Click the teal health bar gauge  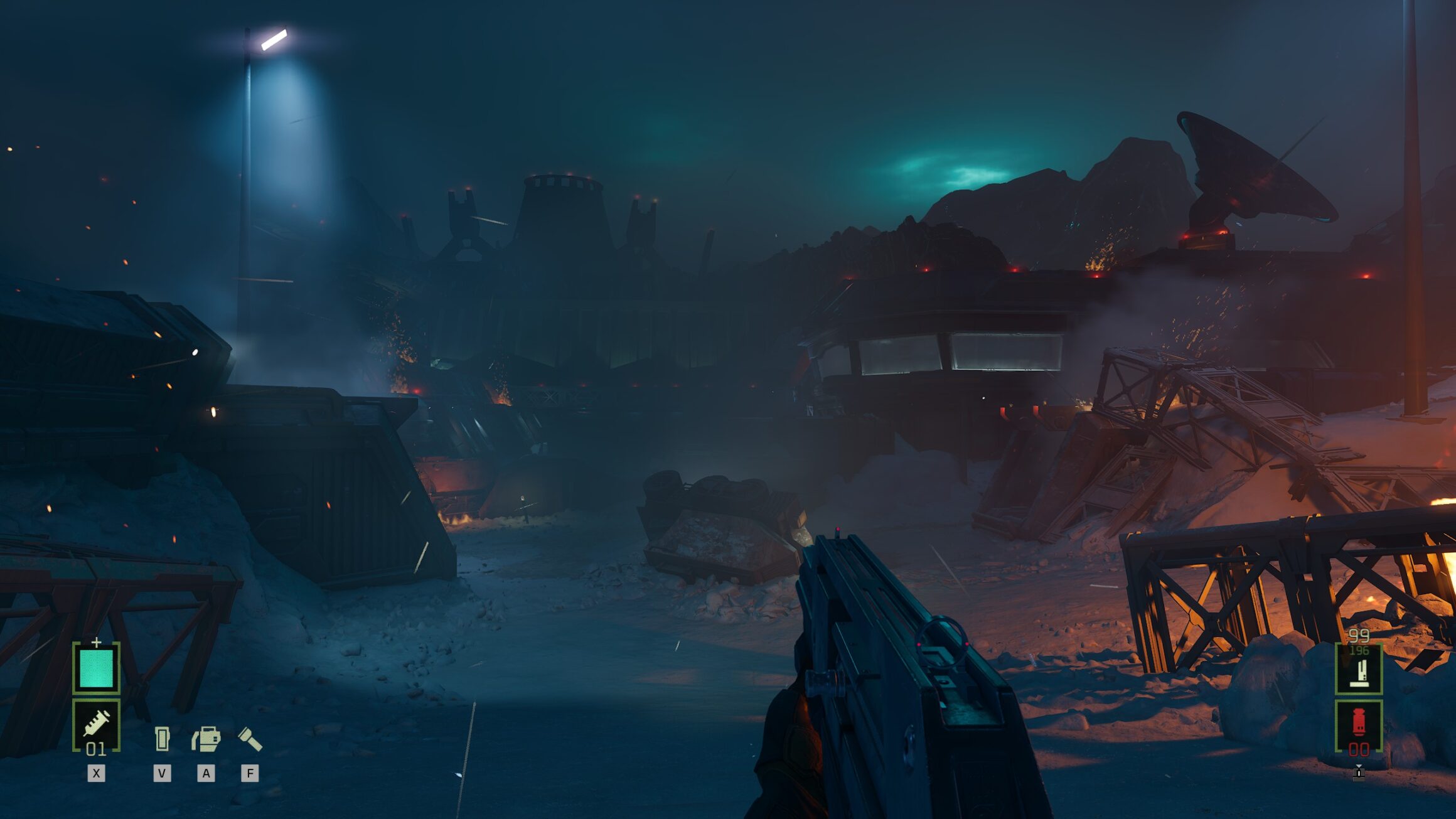pyautogui.click(x=97, y=668)
